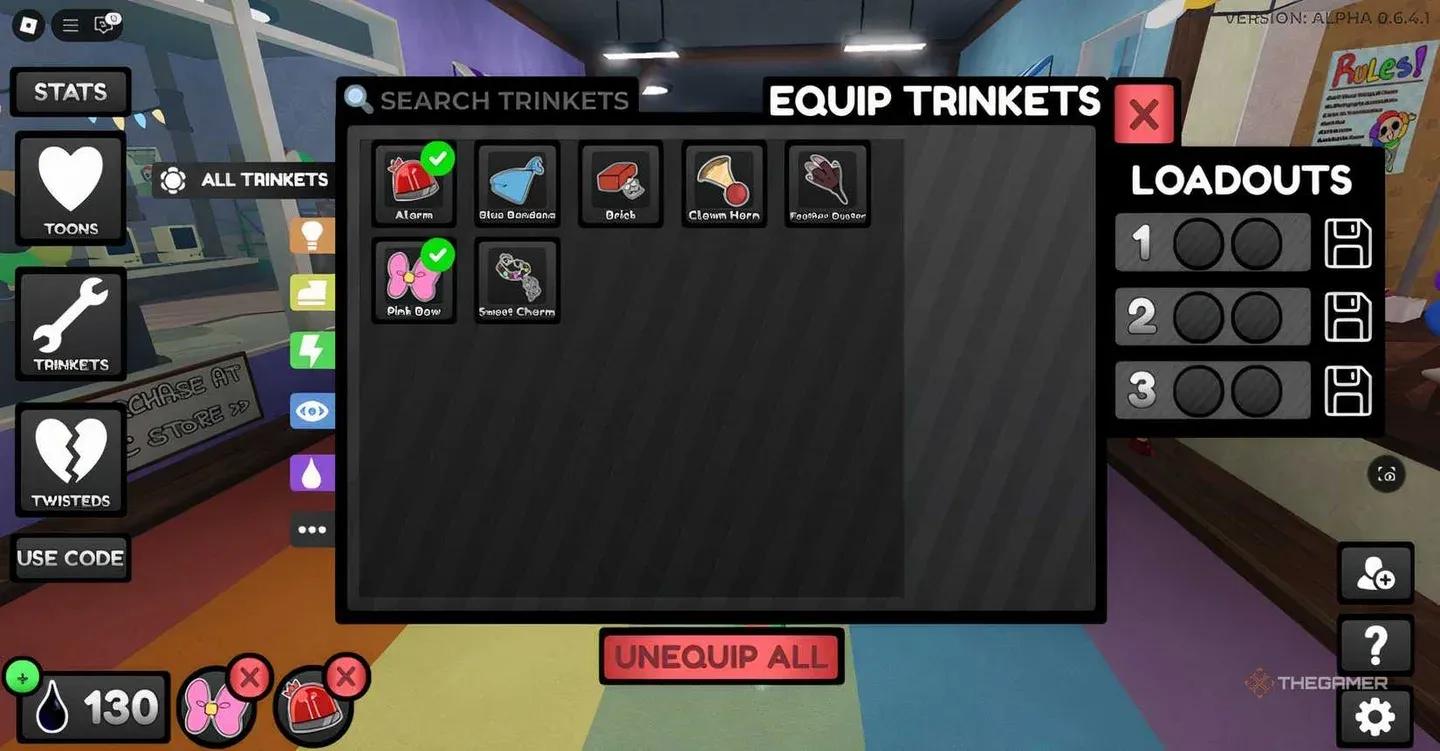This screenshot has height=751, width=1440.
Task: Equip the Clown Horn trinket
Action: pos(724,183)
